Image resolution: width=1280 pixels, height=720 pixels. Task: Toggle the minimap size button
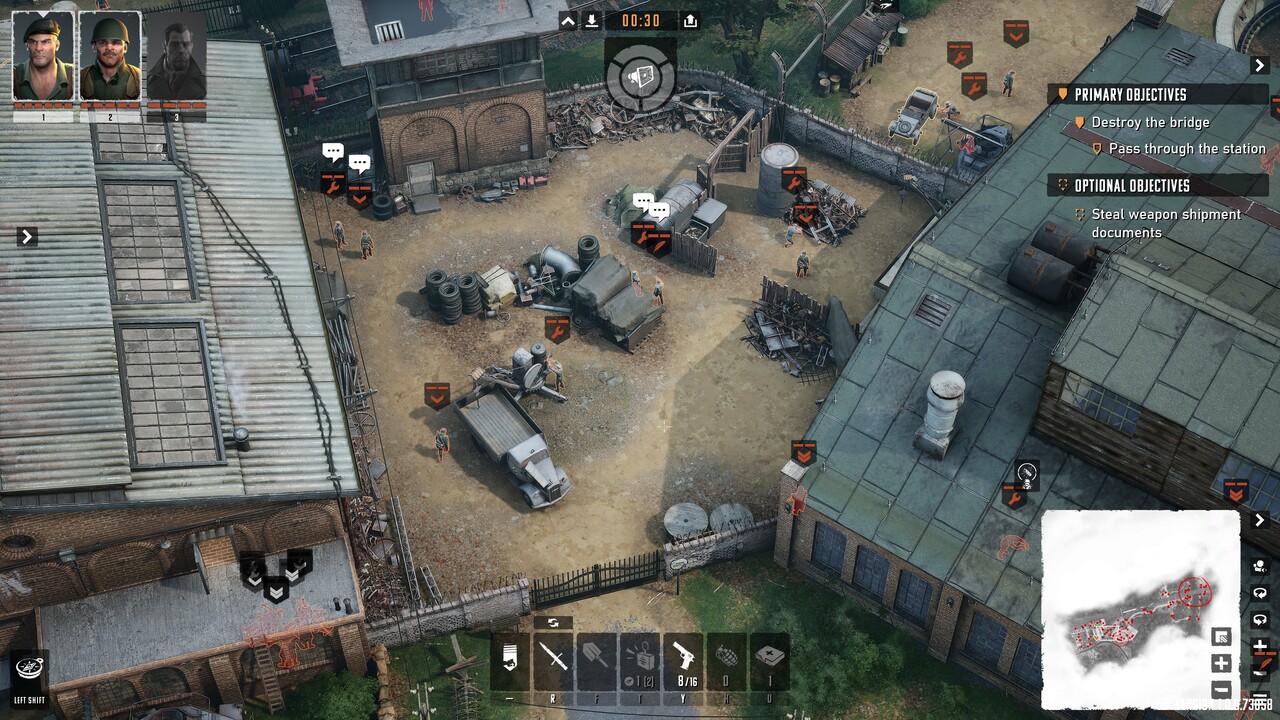point(1221,637)
